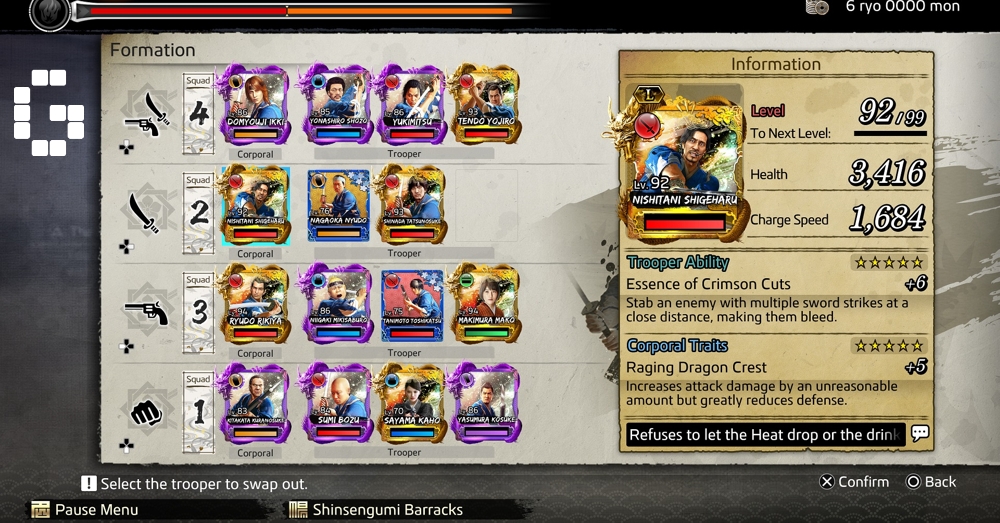The image size is (1000, 523).
Task: Choose the Squad 1 number tile
Action: tap(199, 412)
